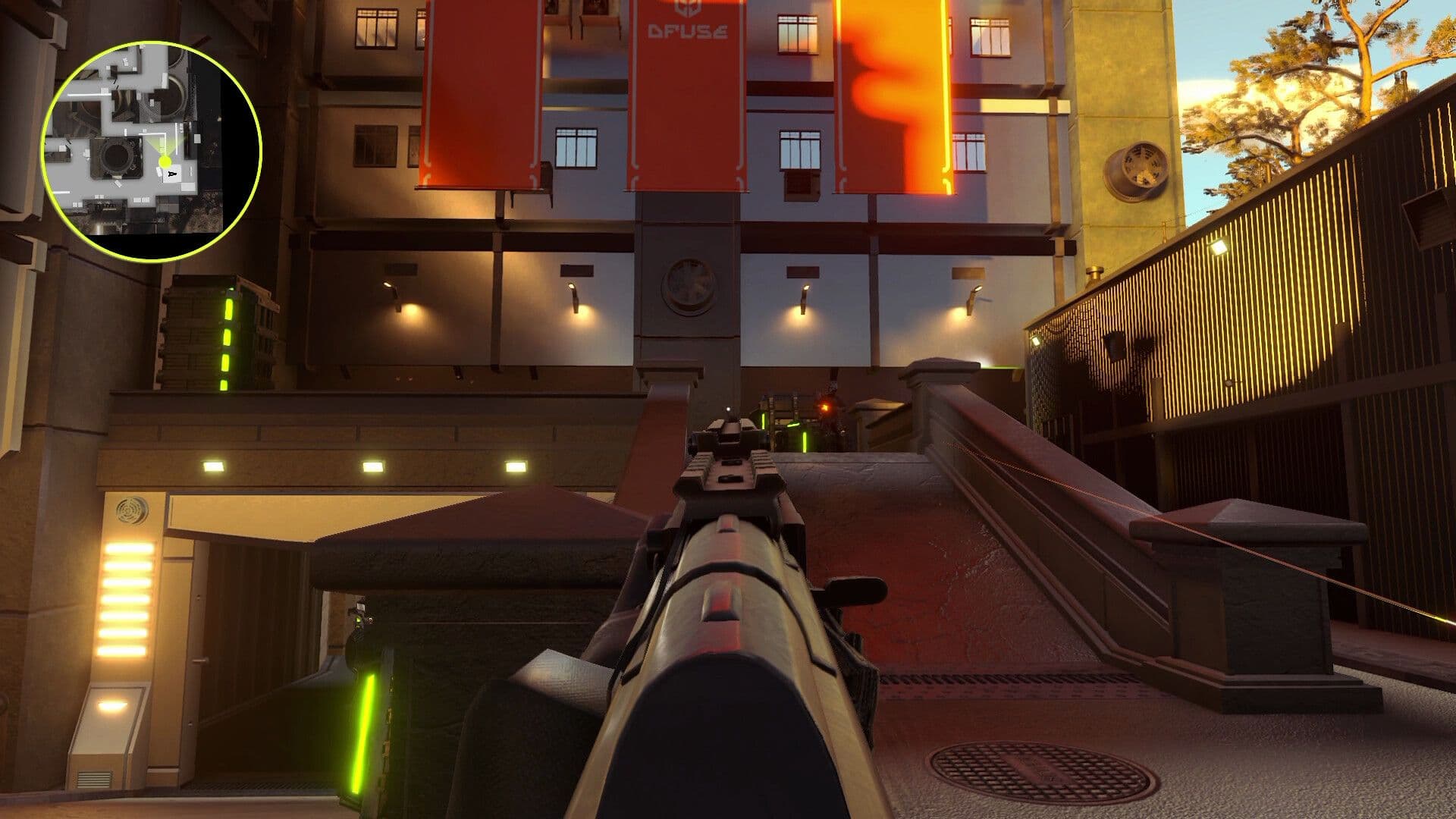
Task: Expand the view cone indicator on minimap
Action: (165, 146)
